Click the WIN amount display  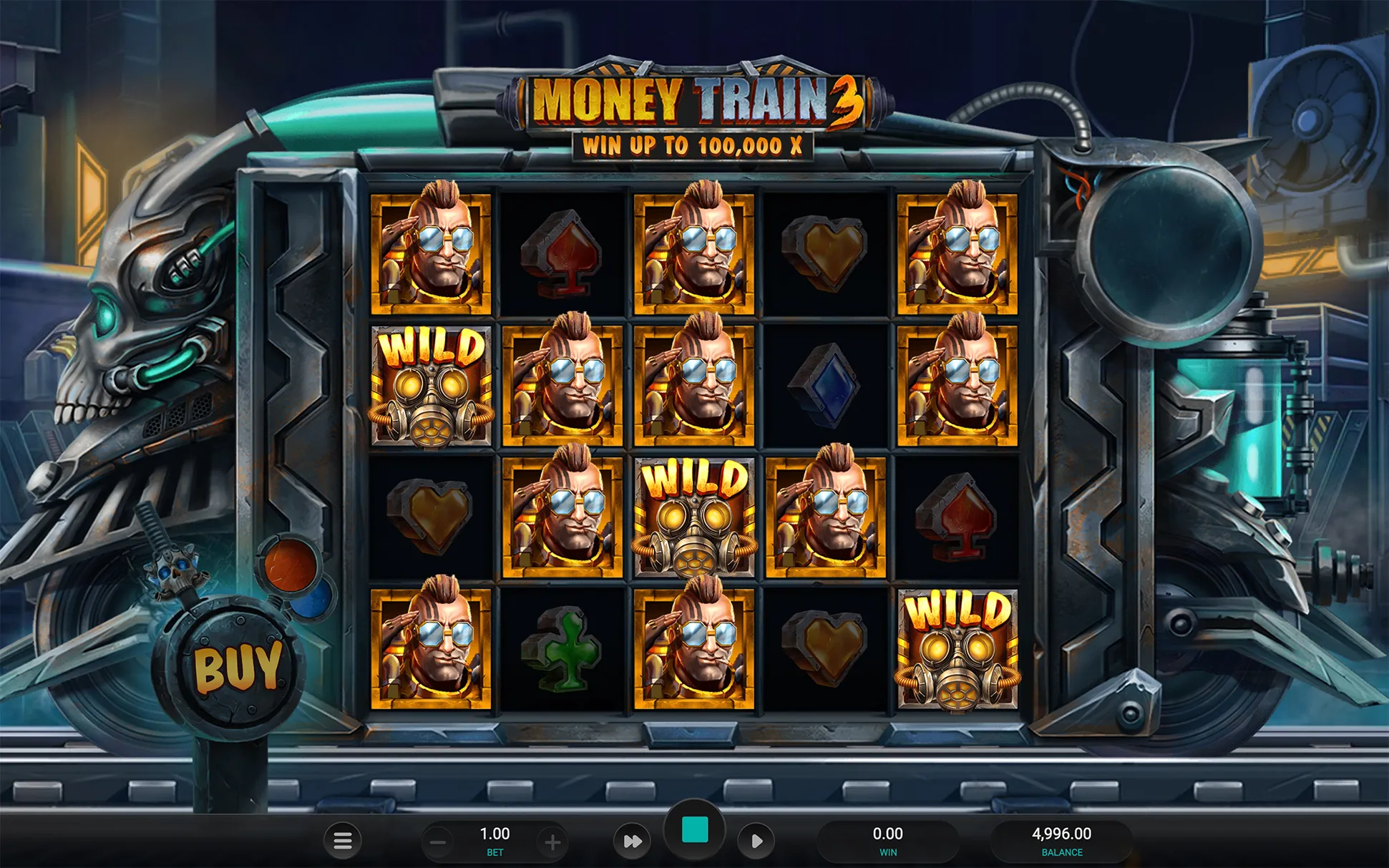tap(888, 837)
